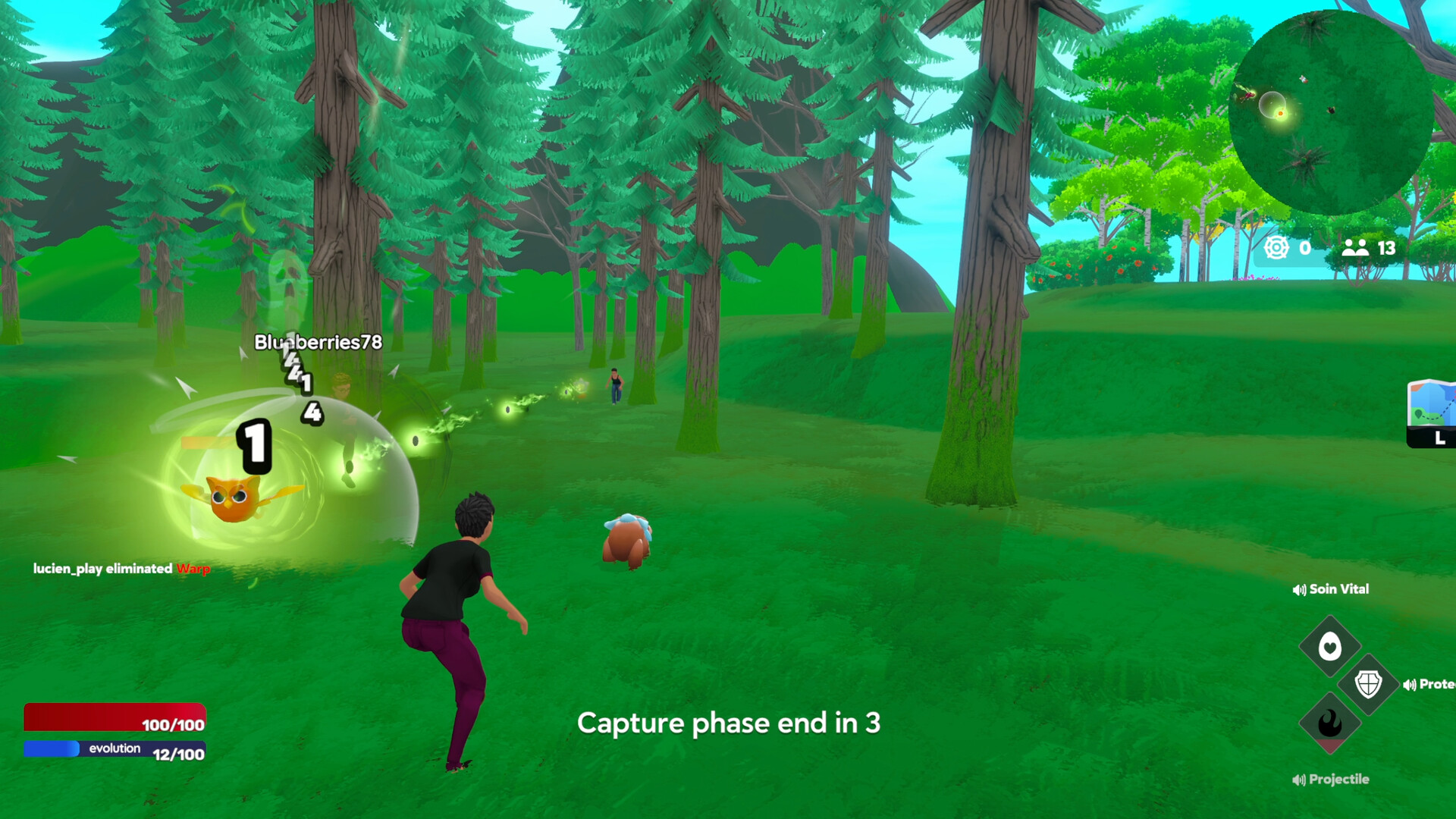The image size is (1456, 819).
Task: Open the full map from the L shortcut
Action: coord(1439,438)
